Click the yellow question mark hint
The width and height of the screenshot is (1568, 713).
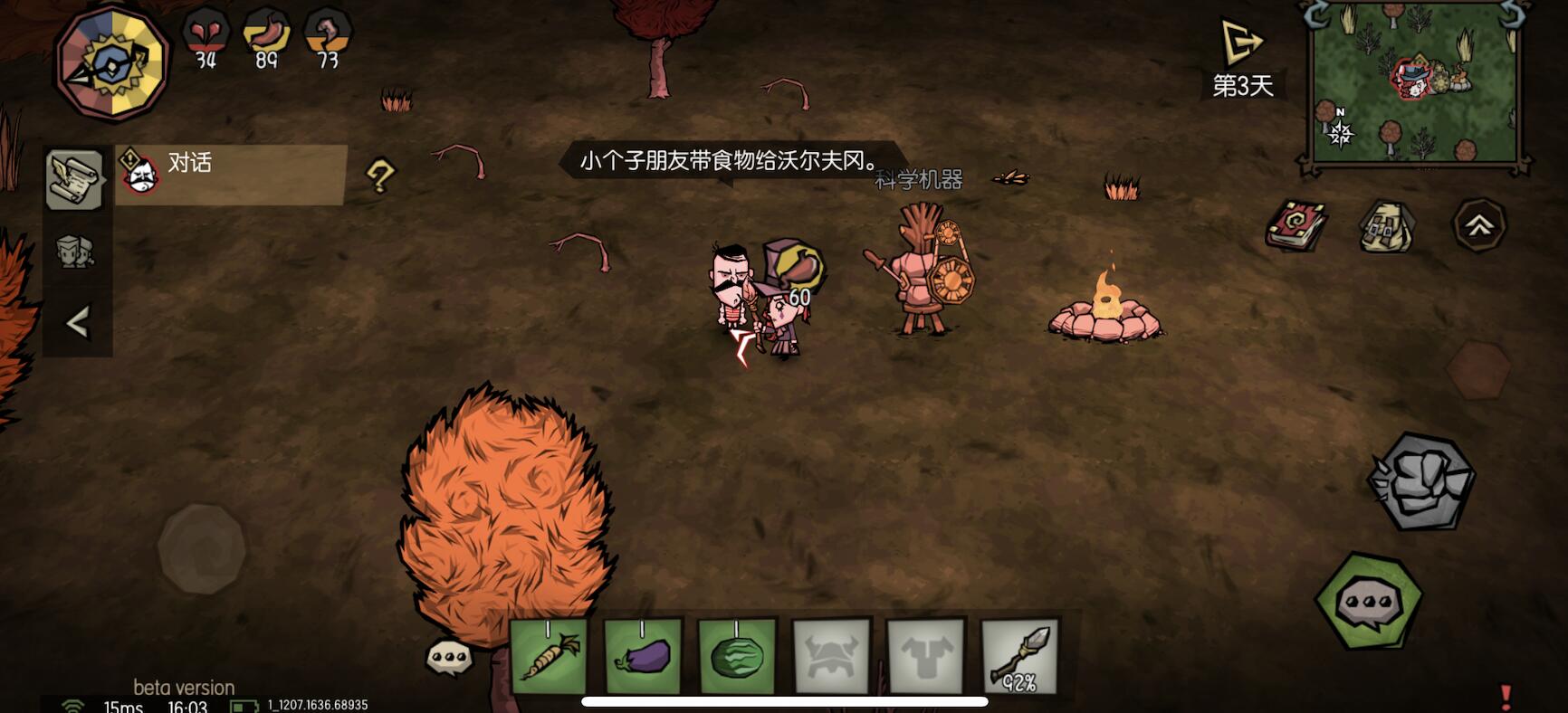pyautogui.click(x=380, y=176)
